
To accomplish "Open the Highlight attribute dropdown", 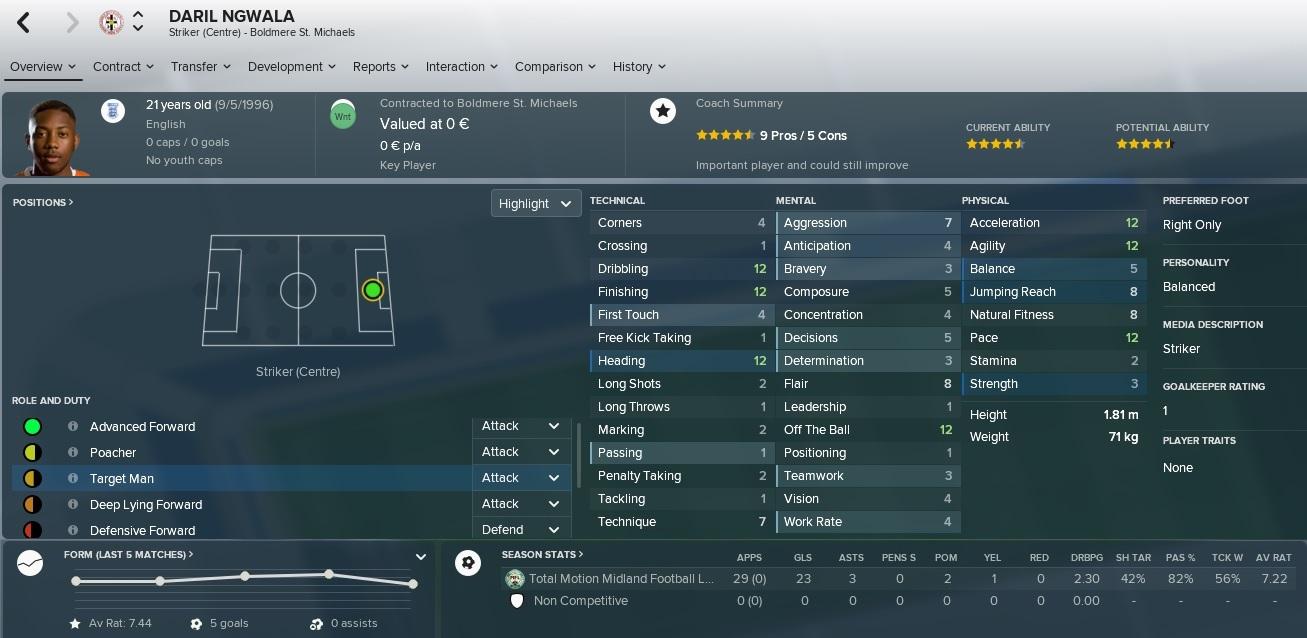I will 536,203.
